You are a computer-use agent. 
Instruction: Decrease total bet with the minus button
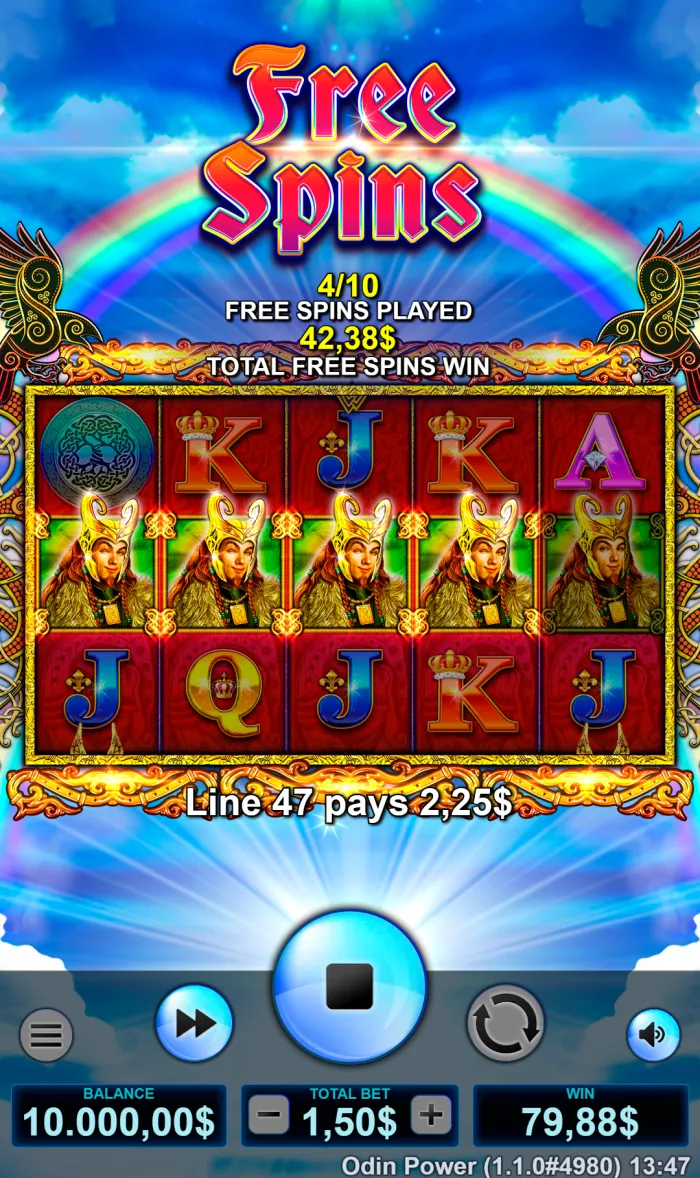coord(269,1115)
